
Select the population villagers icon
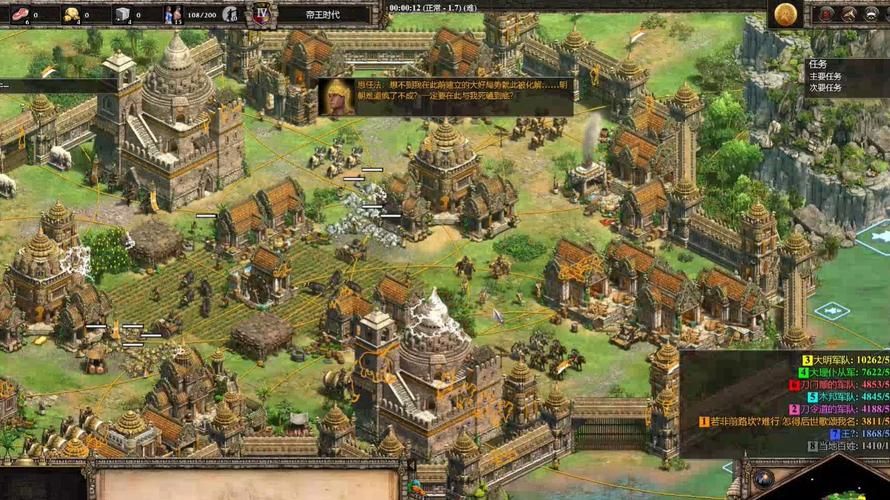172,14
